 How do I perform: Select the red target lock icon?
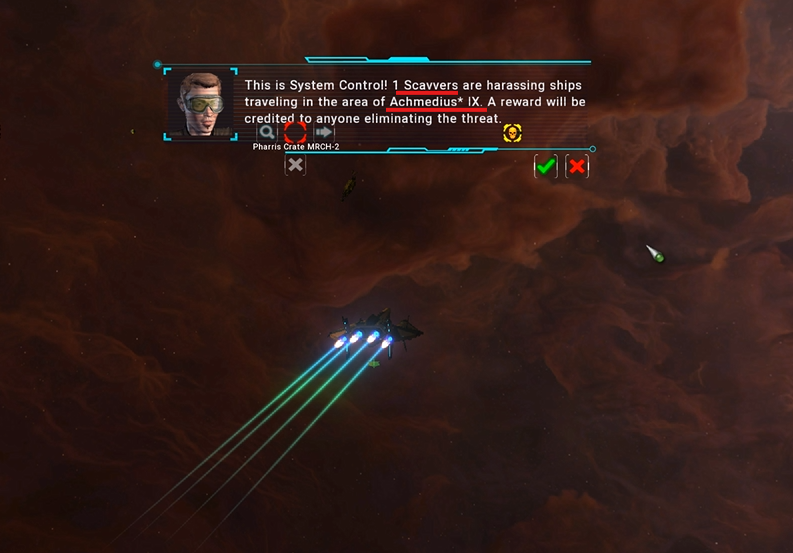(295, 132)
